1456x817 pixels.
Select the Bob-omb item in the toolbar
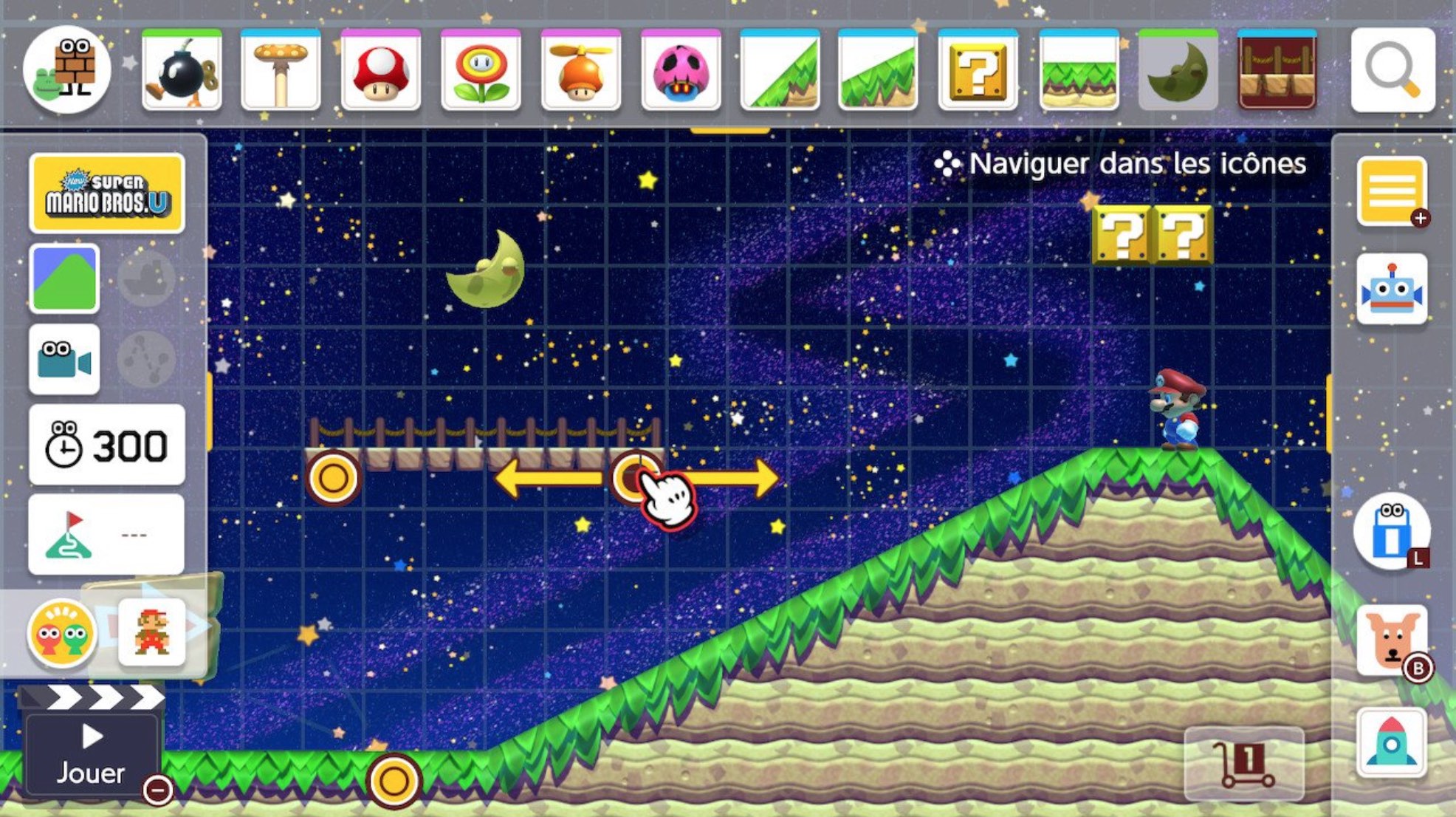tap(182, 70)
